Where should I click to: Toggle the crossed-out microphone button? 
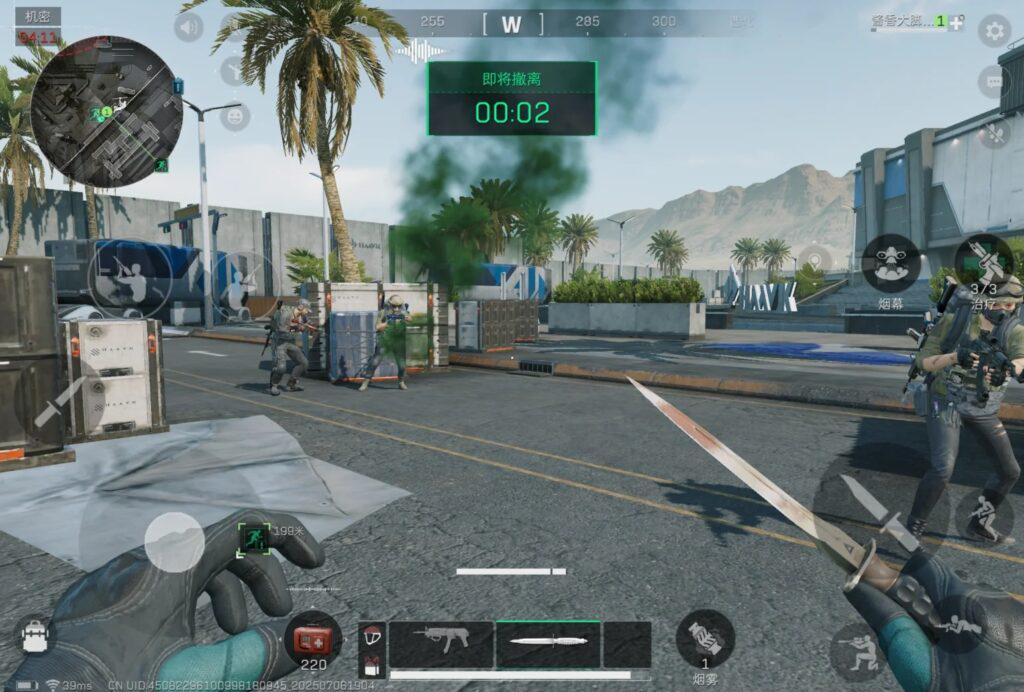[x=994, y=131]
